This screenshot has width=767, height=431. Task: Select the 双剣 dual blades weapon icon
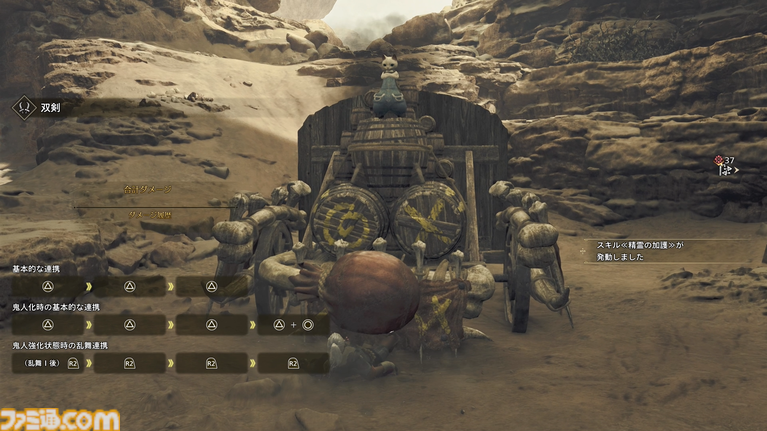[23, 107]
